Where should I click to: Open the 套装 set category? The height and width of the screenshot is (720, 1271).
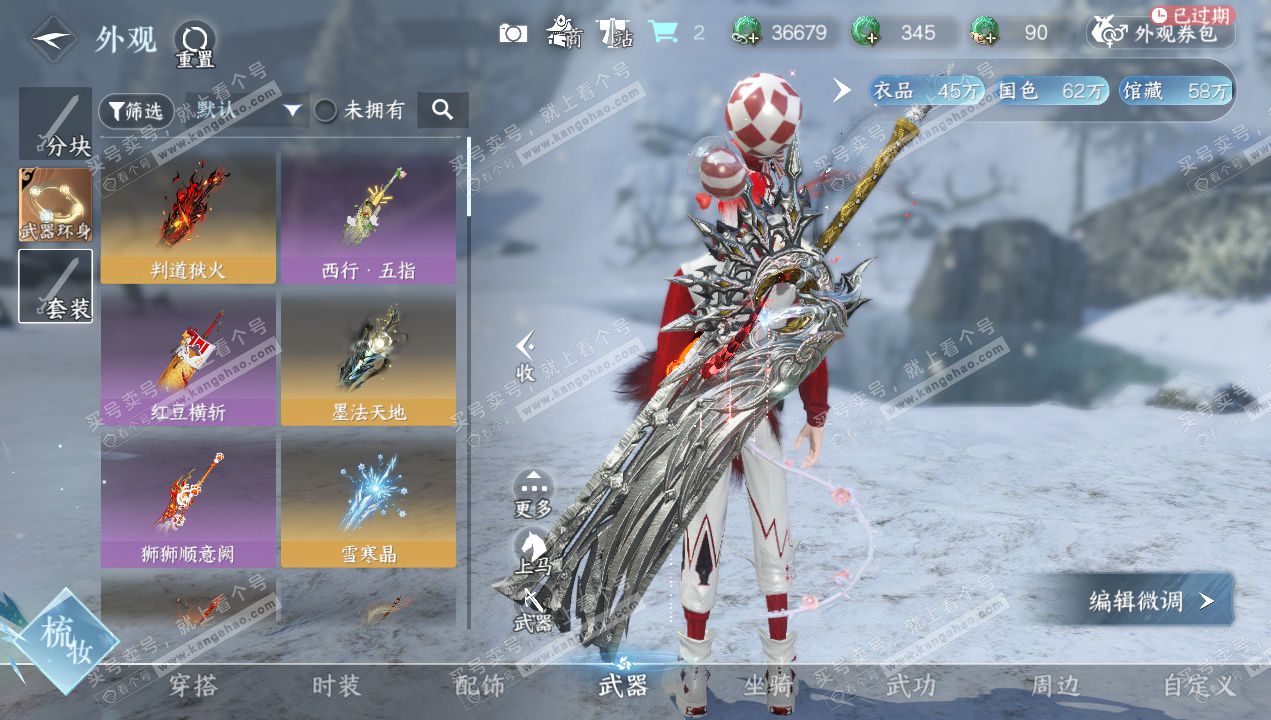55,286
